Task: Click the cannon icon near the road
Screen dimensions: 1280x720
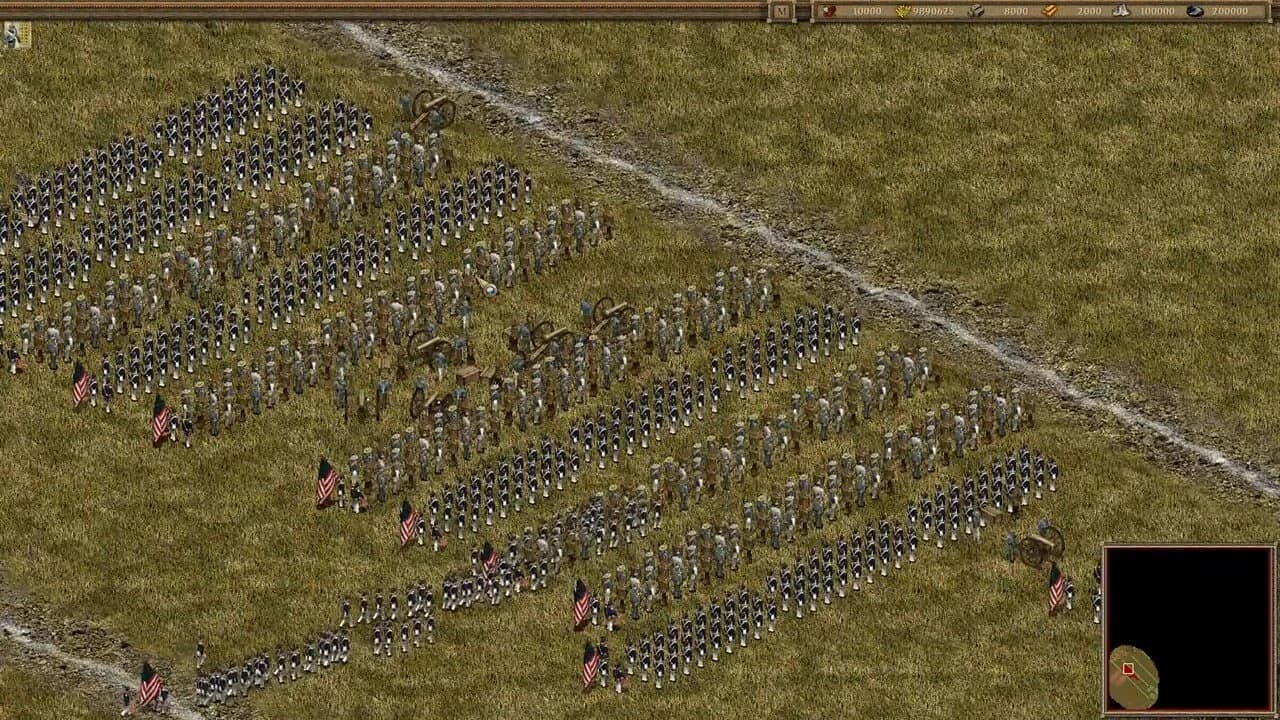Action: [434, 110]
